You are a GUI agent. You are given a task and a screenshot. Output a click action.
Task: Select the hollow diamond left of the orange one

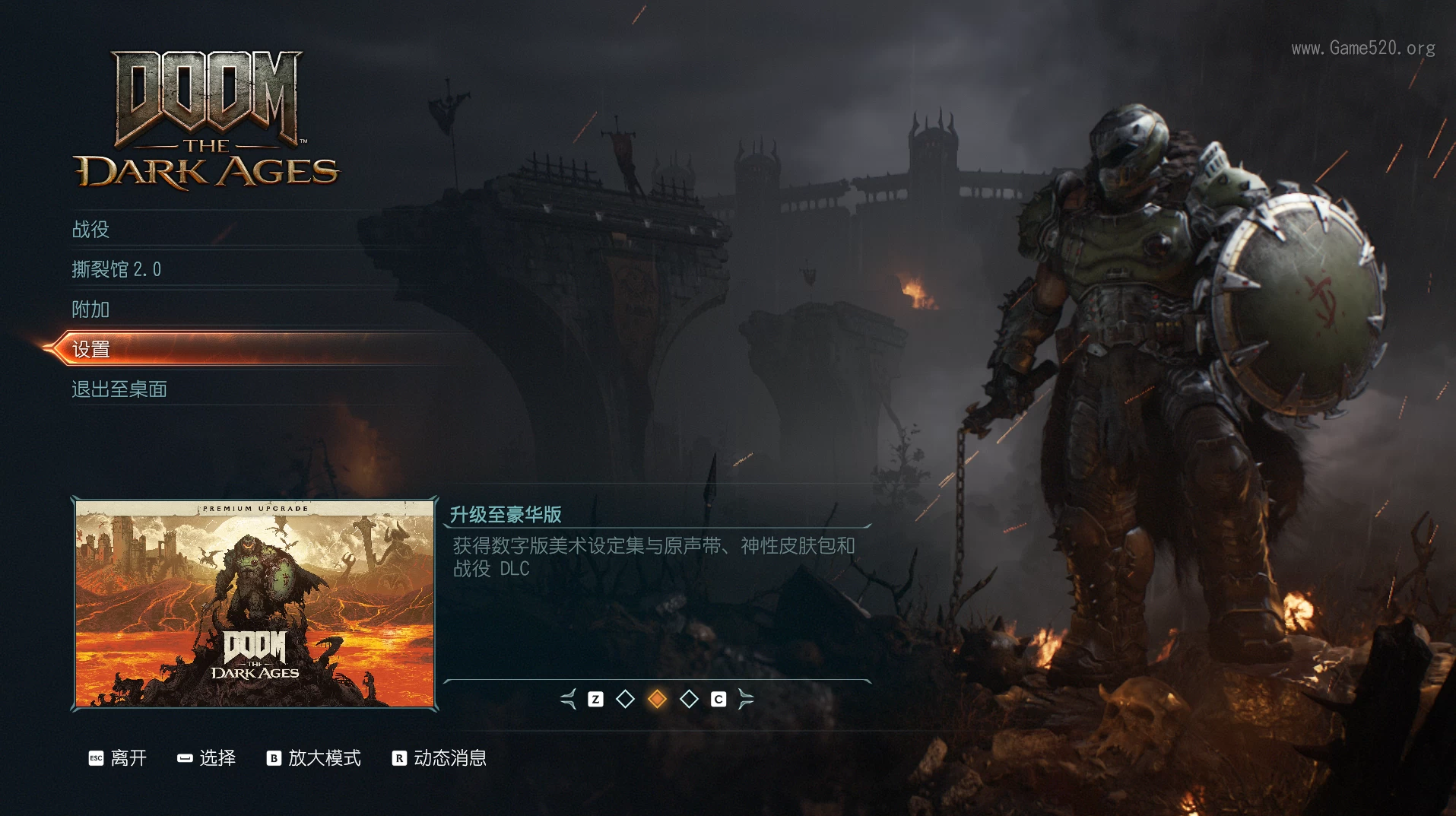(626, 699)
